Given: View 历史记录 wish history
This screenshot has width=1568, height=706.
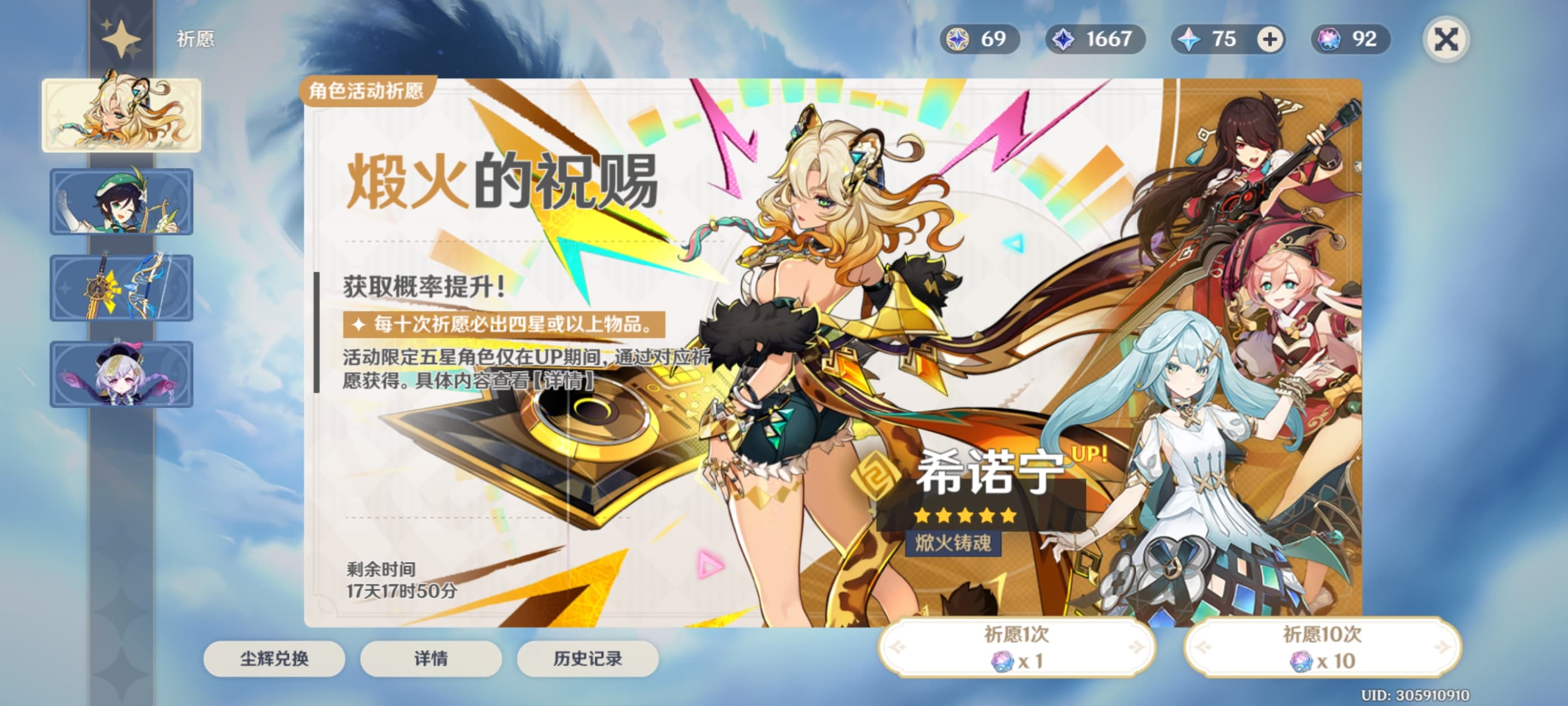Looking at the screenshot, I should [587, 658].
